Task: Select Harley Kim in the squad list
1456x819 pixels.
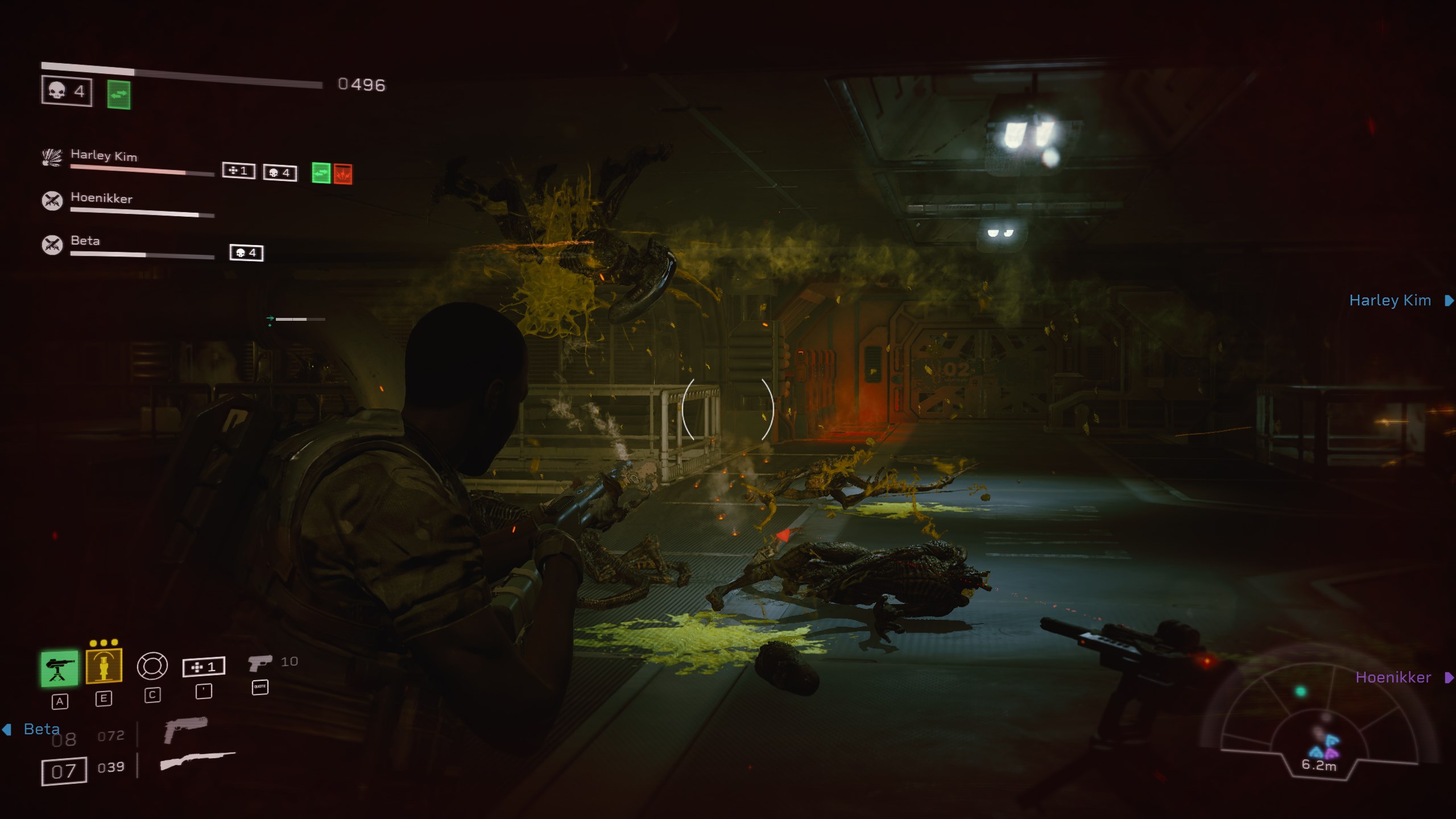Action: point(104,155)
